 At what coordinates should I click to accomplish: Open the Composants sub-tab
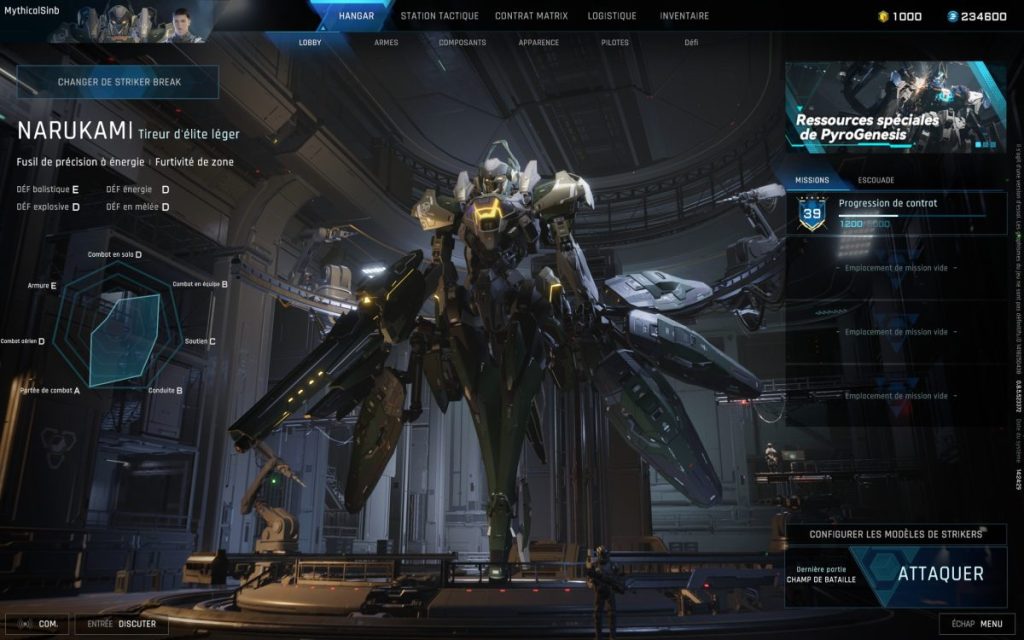coord(462,43)
